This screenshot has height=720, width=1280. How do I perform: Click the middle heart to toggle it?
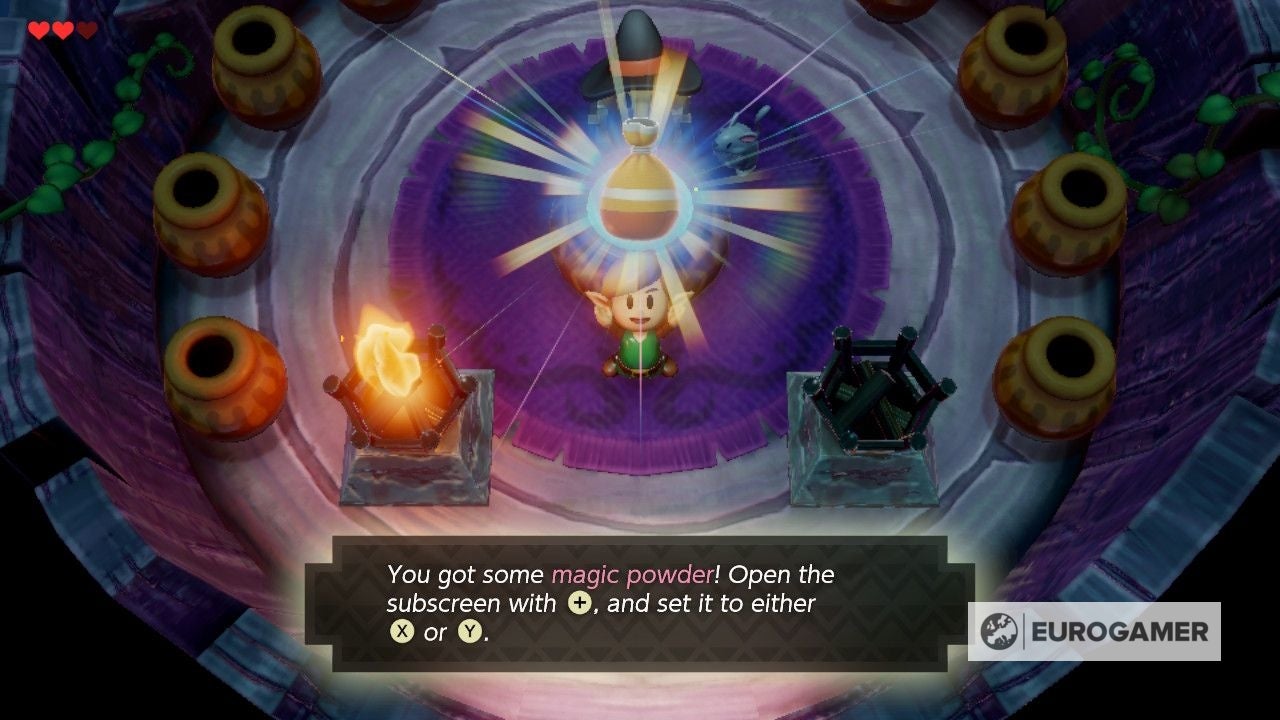coord(63,29)
